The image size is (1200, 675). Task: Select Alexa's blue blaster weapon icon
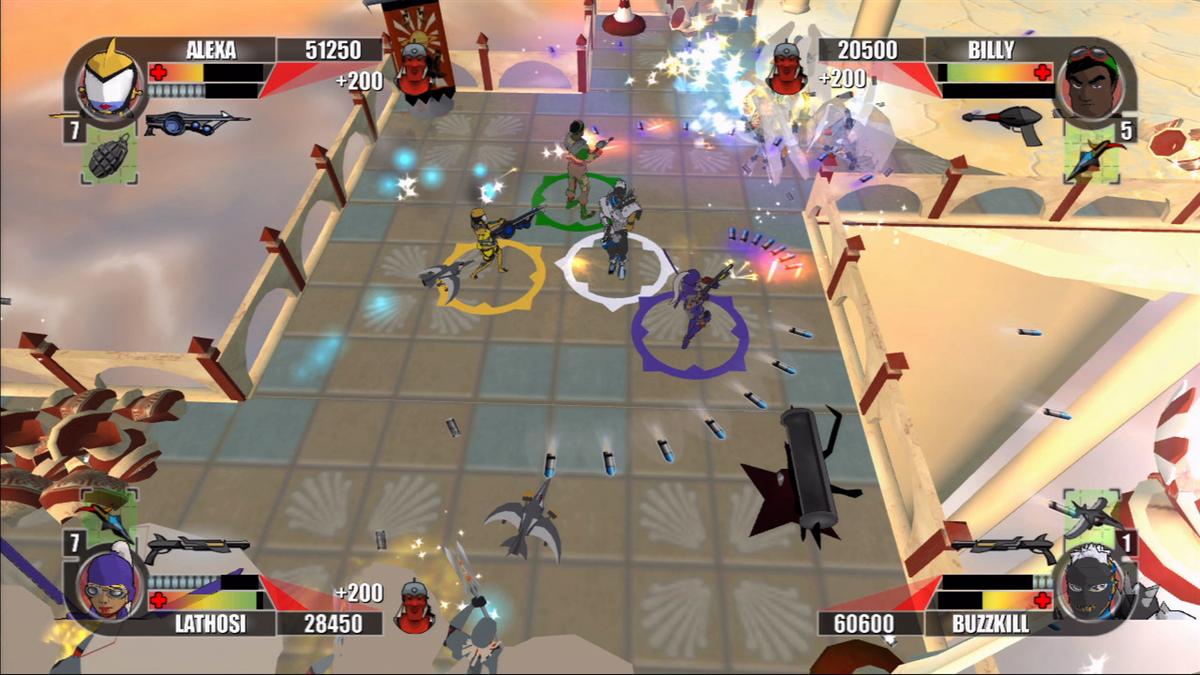195,123
